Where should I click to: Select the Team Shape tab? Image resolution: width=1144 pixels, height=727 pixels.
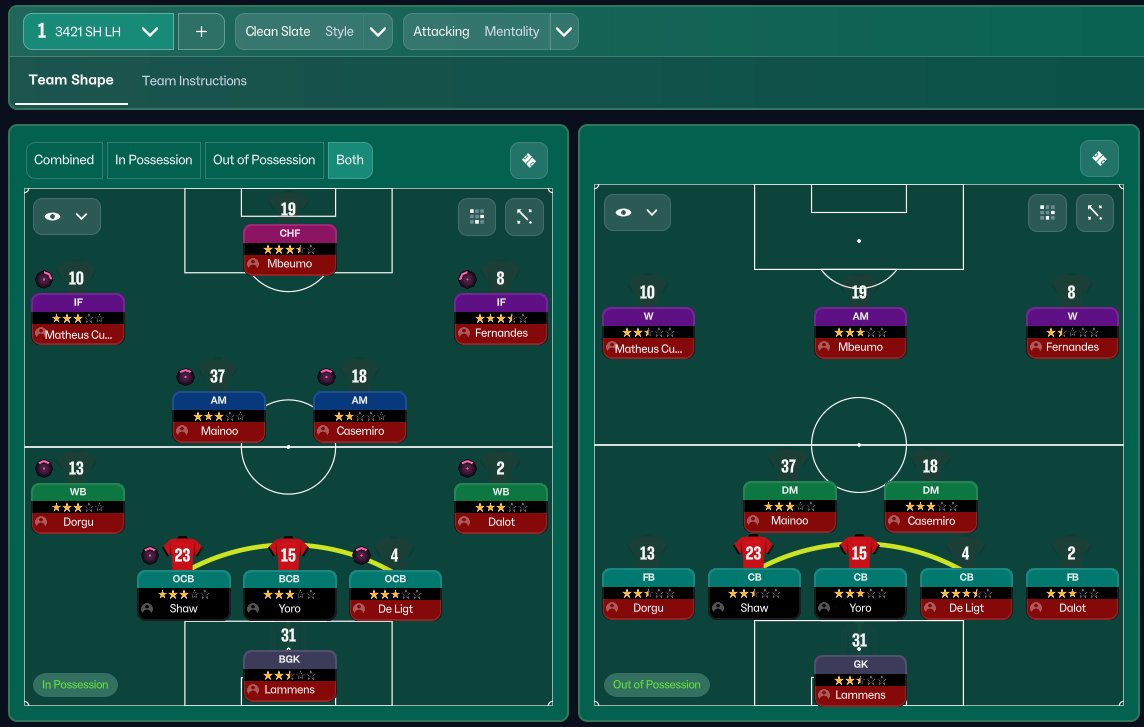coord(71,81)
